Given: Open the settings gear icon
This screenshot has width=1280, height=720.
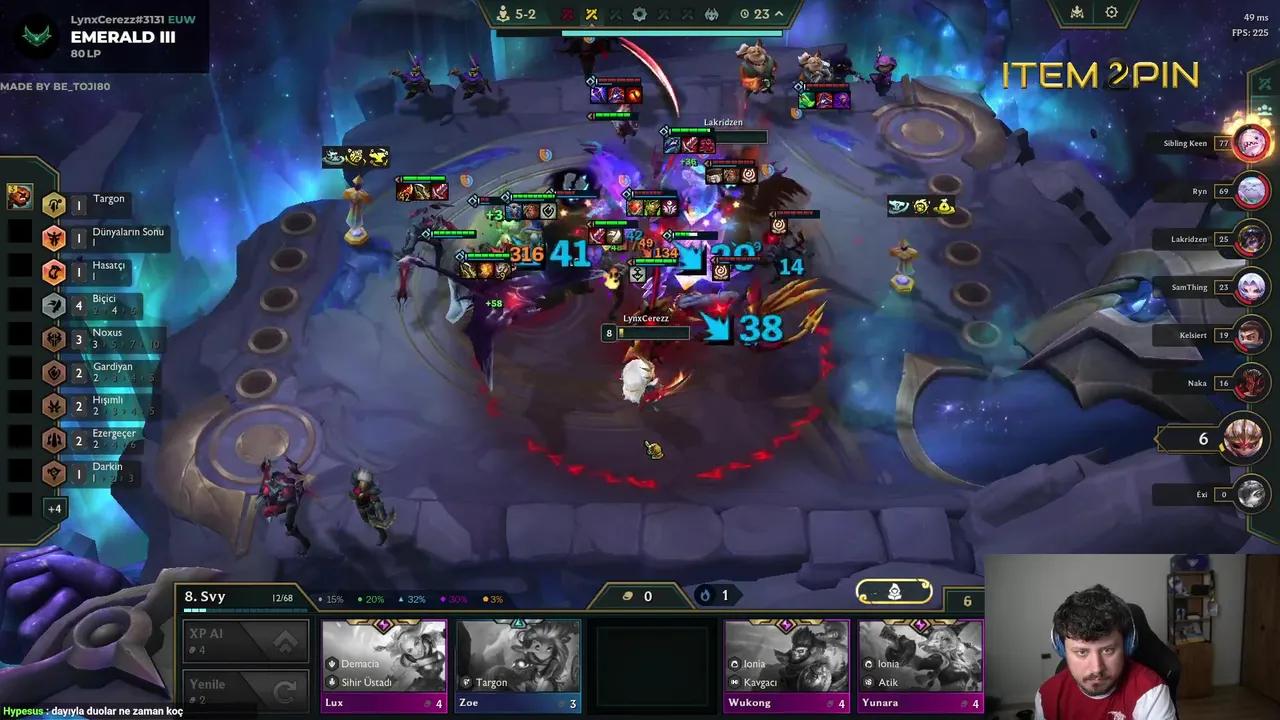Looking at the screenshot, I should [1111, 13].
